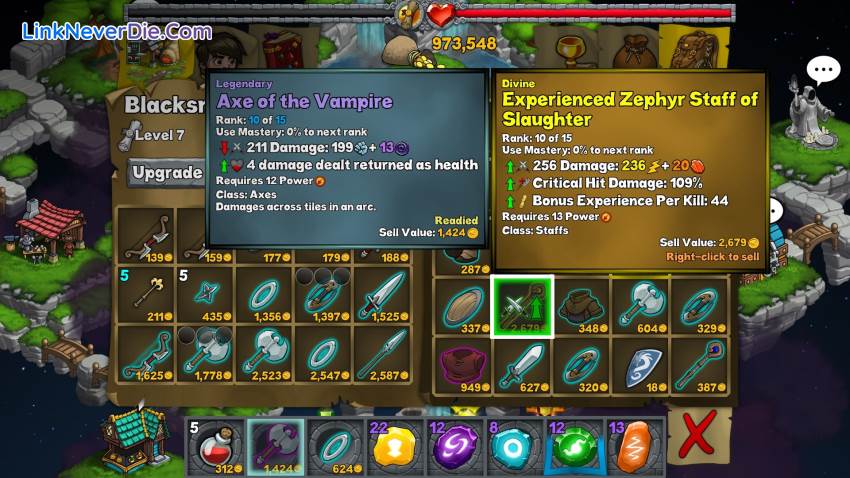Select the red health potion hotbar slot

pos(212,446)
